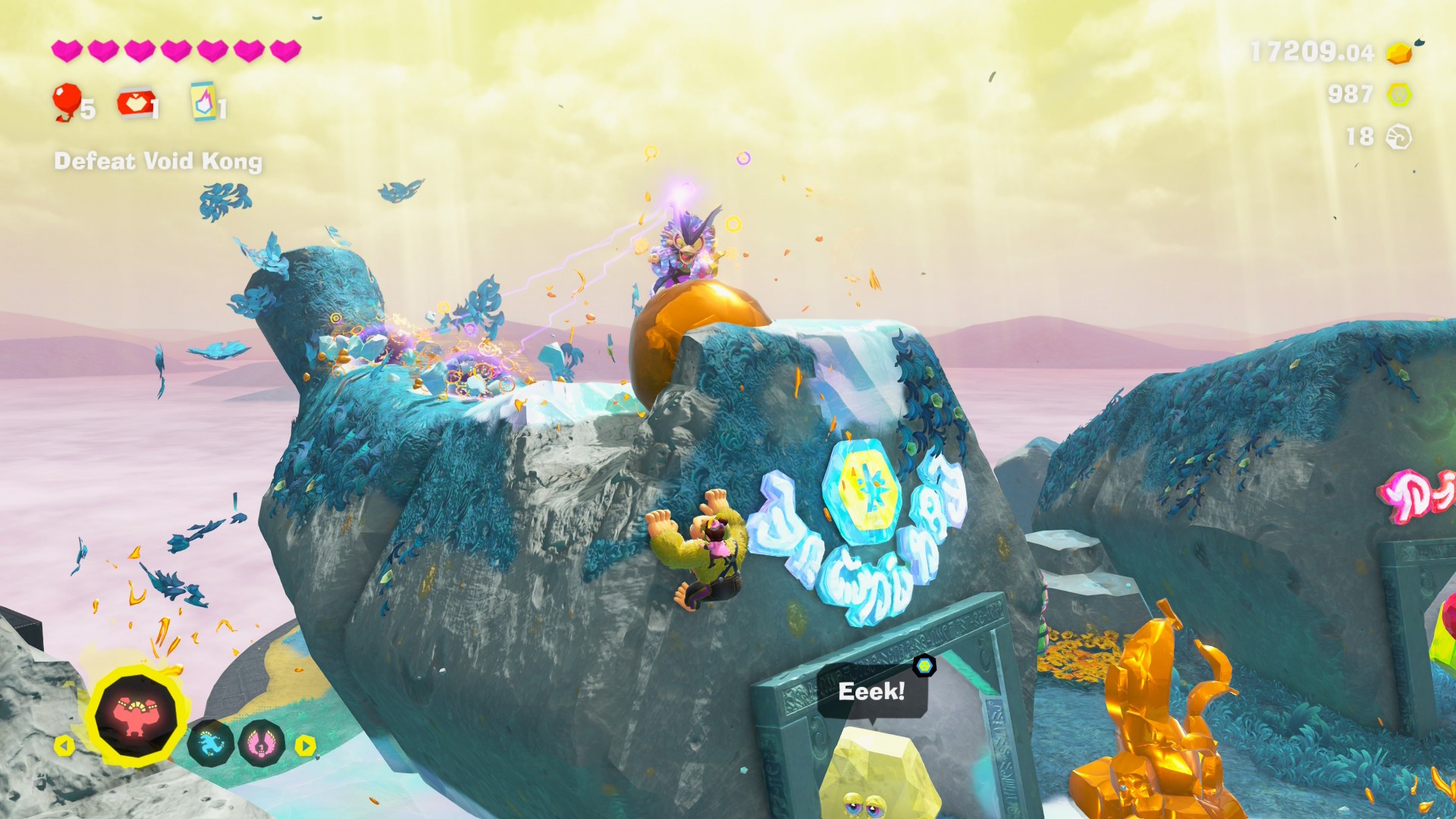Select the yellow flame juice can
This screenshot has height=819, width=1456.
pyautogui.click(x=203, y=102)
